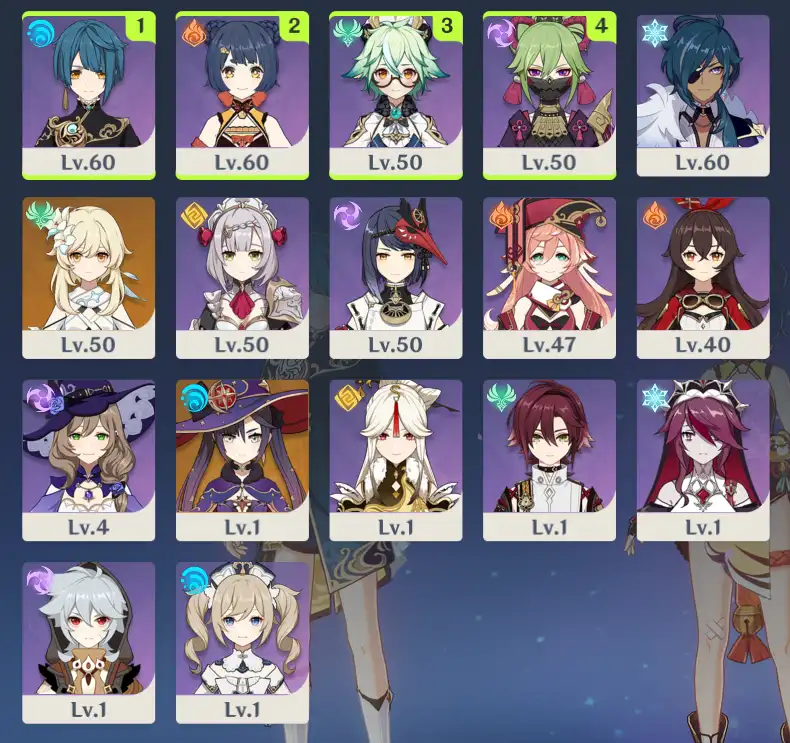Select Mona's Hydro character card
The width and height of the screenshot is (790, 743).
tap(242, 460)
